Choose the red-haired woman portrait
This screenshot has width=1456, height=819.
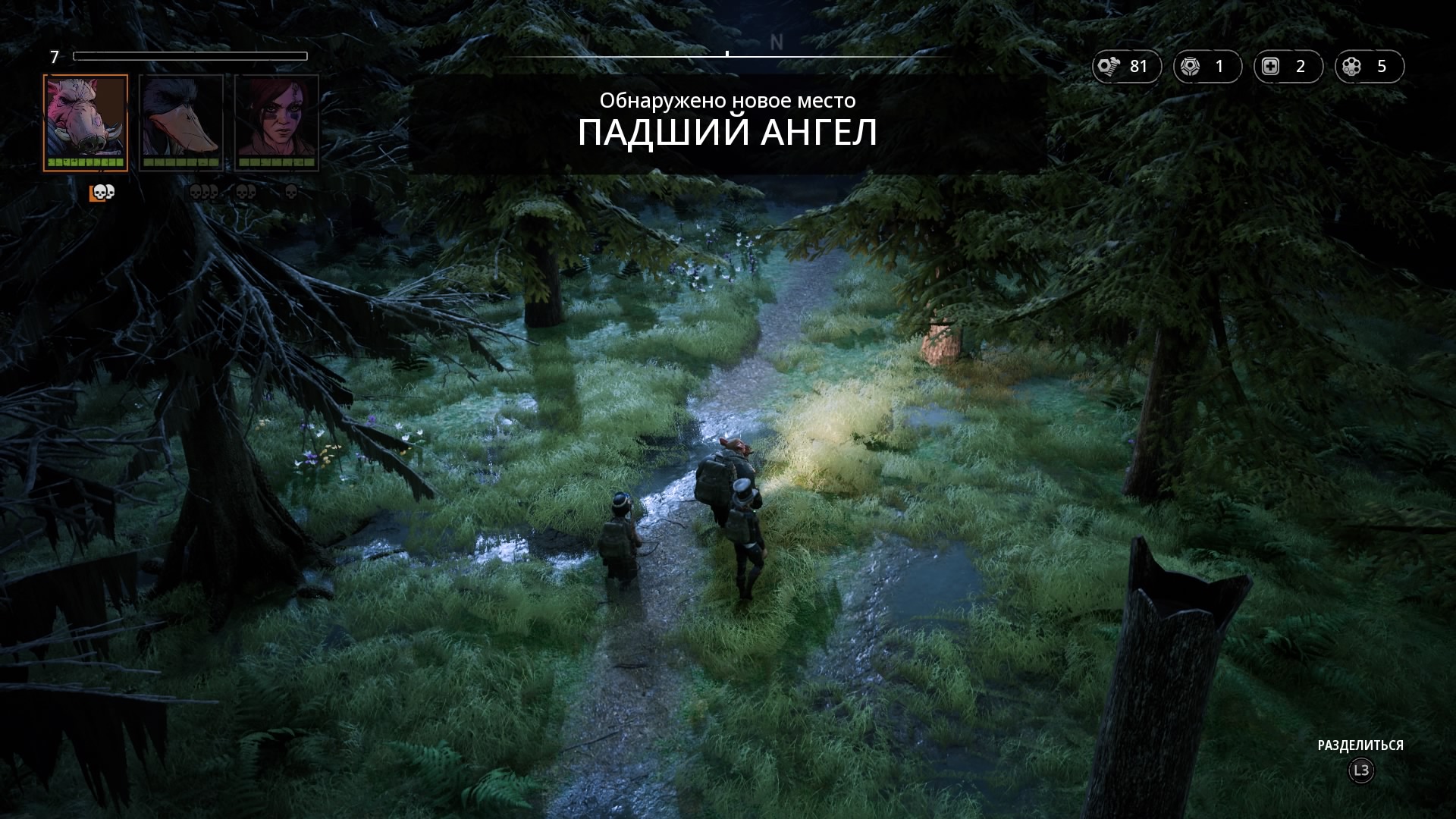coord(277,122)
